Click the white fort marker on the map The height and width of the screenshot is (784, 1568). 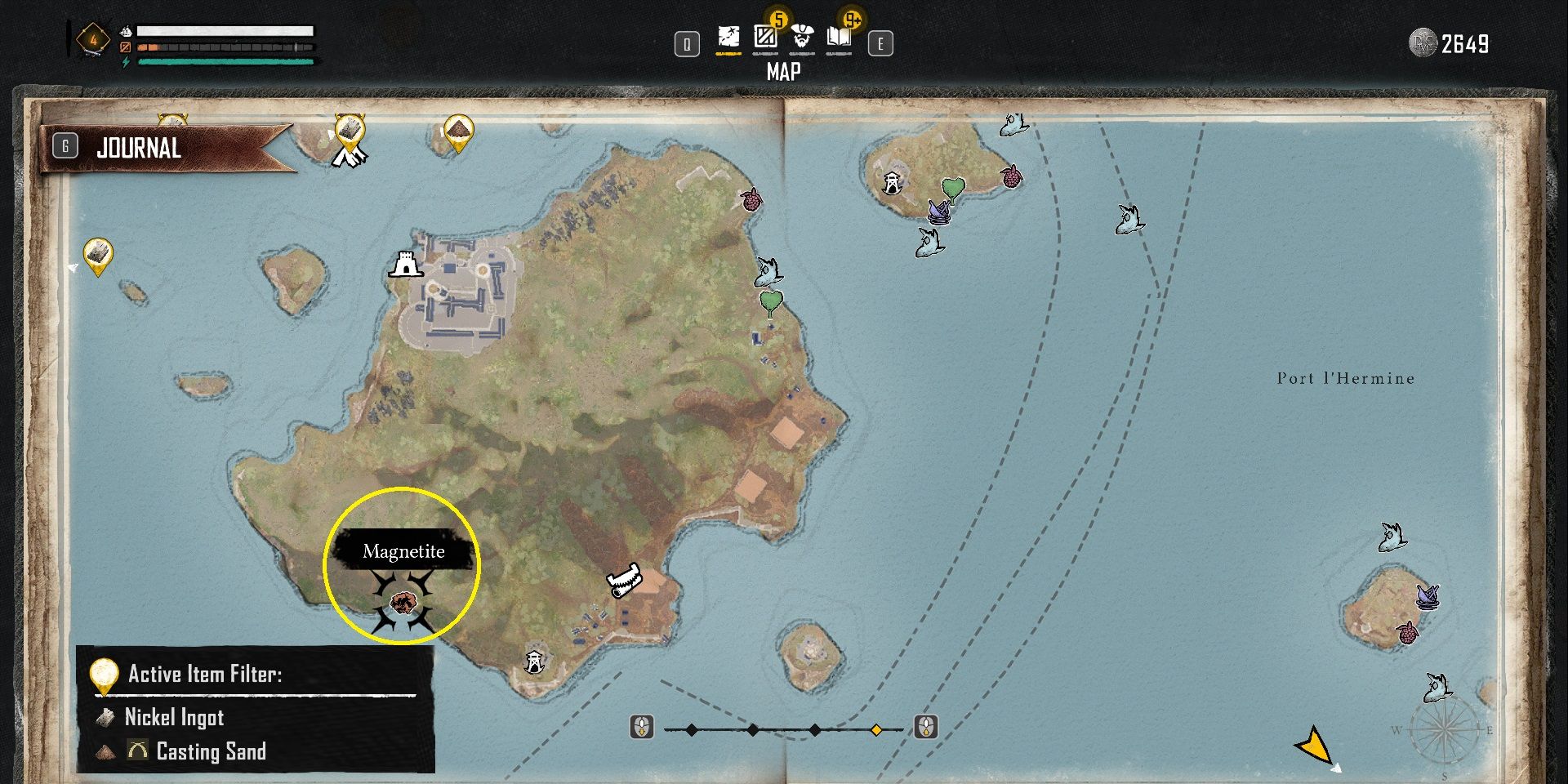(x=406, y=265)
